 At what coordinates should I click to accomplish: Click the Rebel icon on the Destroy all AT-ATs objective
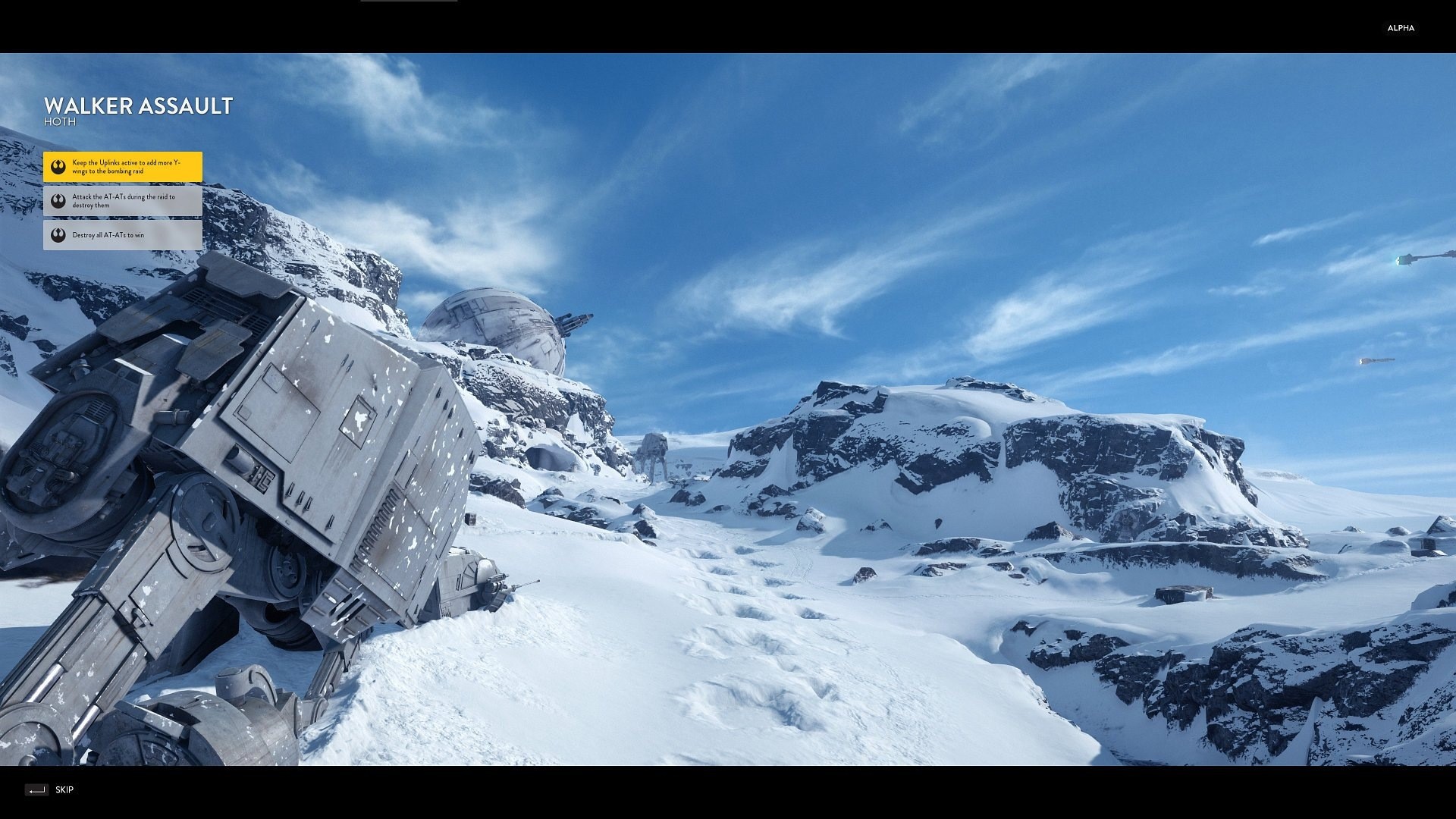pyautogui.click(x=58, y=235)
